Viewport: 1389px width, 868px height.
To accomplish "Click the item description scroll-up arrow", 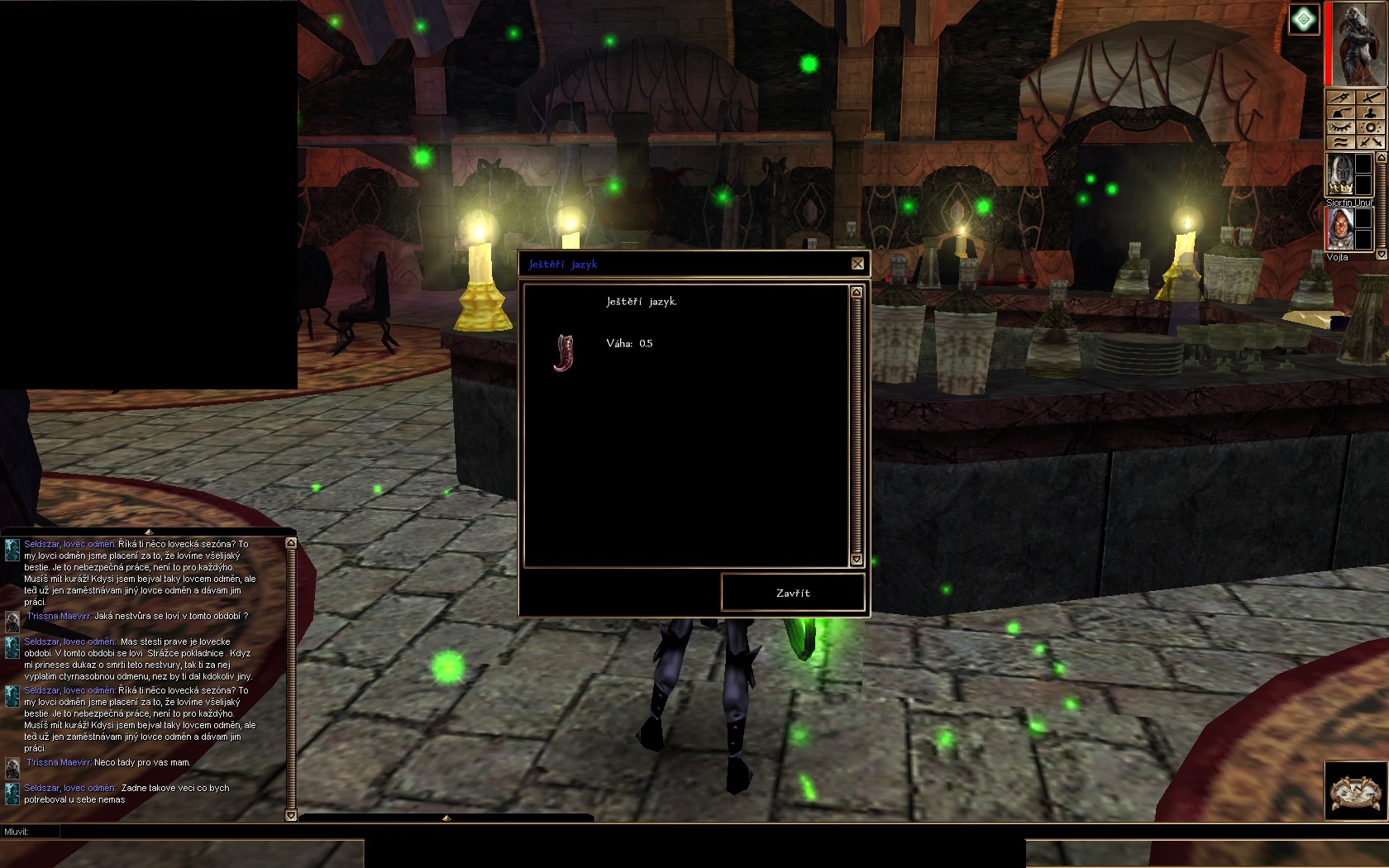I will pos(857,292).
